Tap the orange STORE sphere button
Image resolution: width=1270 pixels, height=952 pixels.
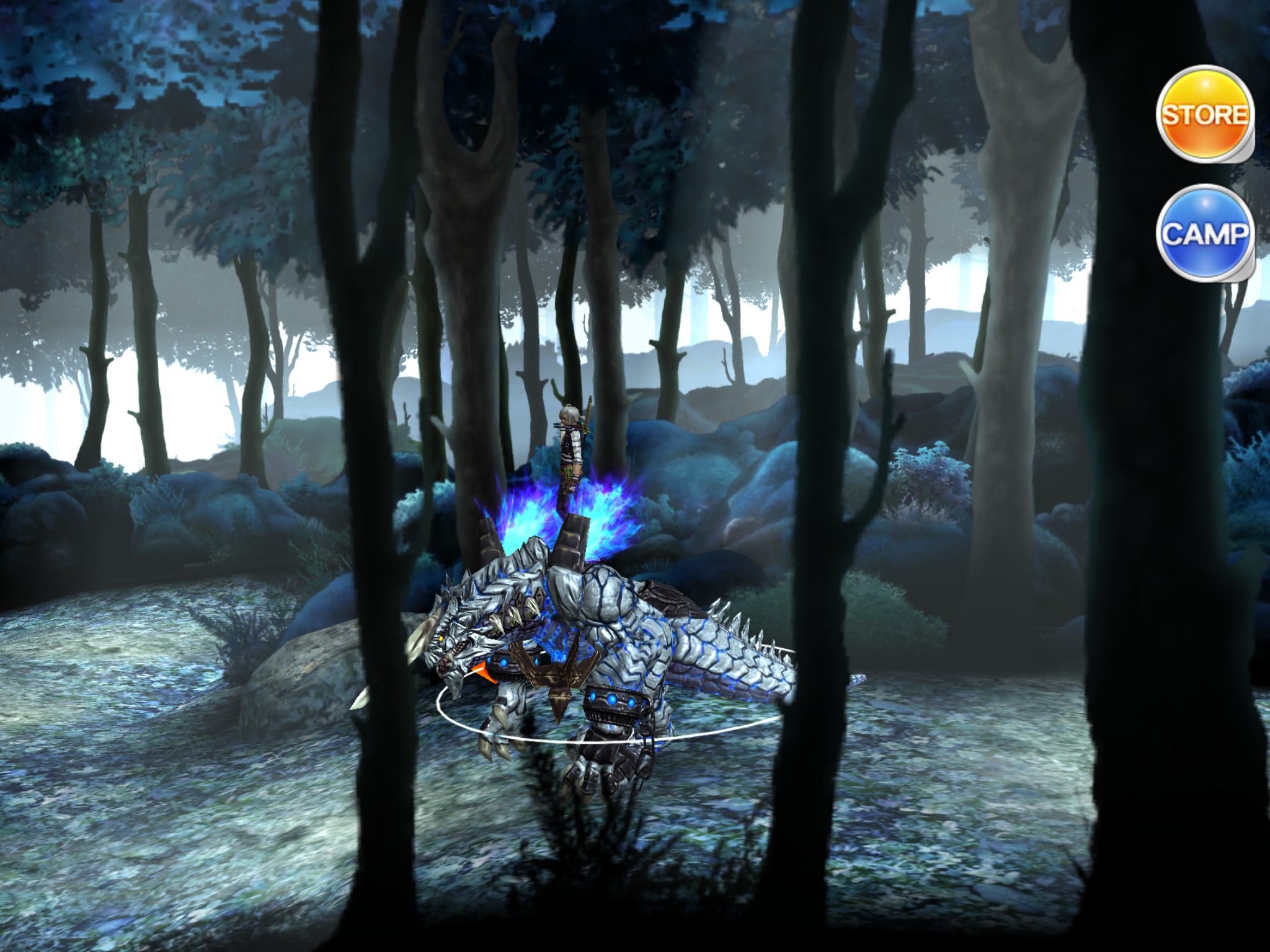pos(1203,115)
